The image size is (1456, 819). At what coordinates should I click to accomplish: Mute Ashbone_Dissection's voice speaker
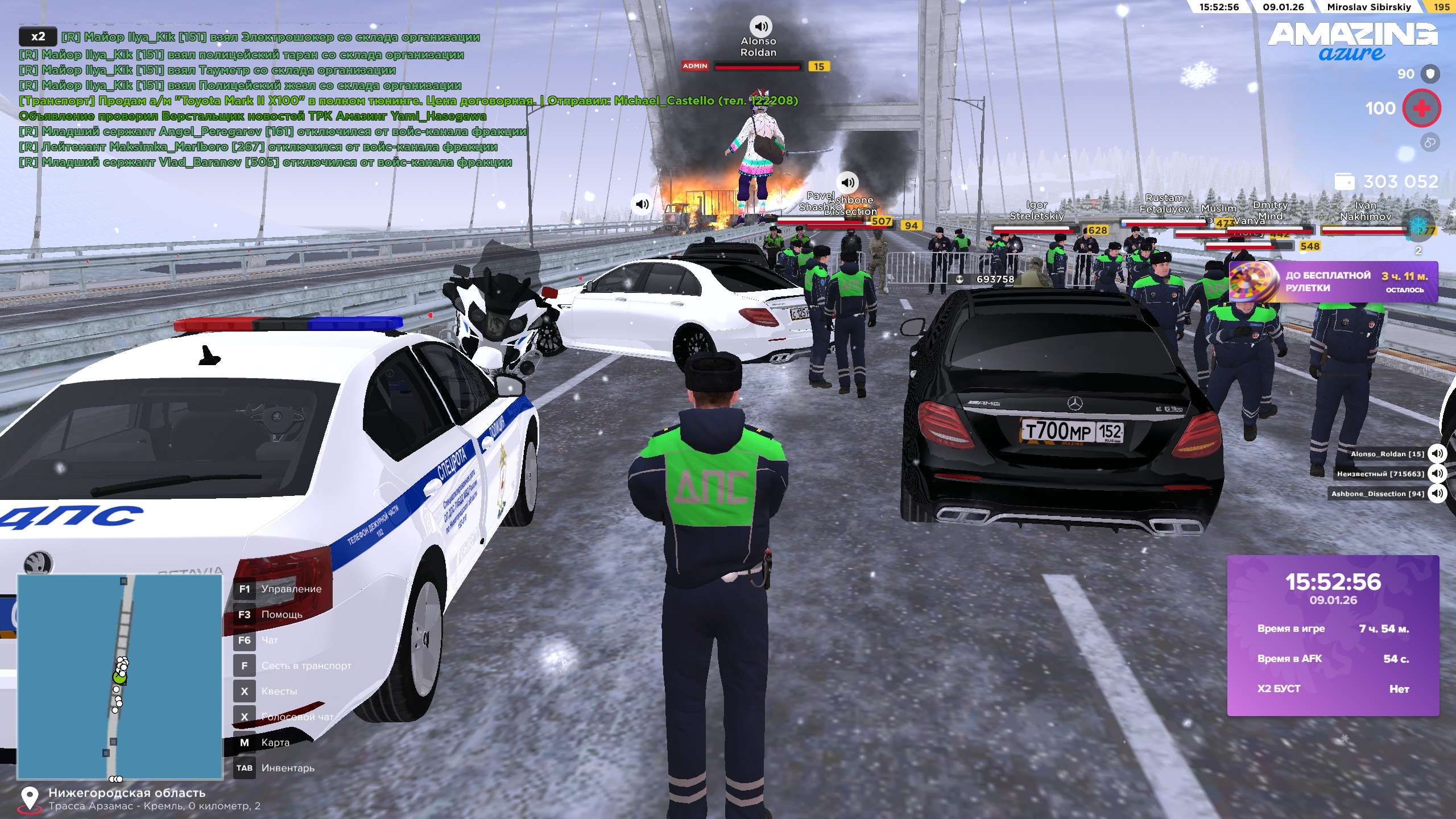click(x=1437, y=493)
